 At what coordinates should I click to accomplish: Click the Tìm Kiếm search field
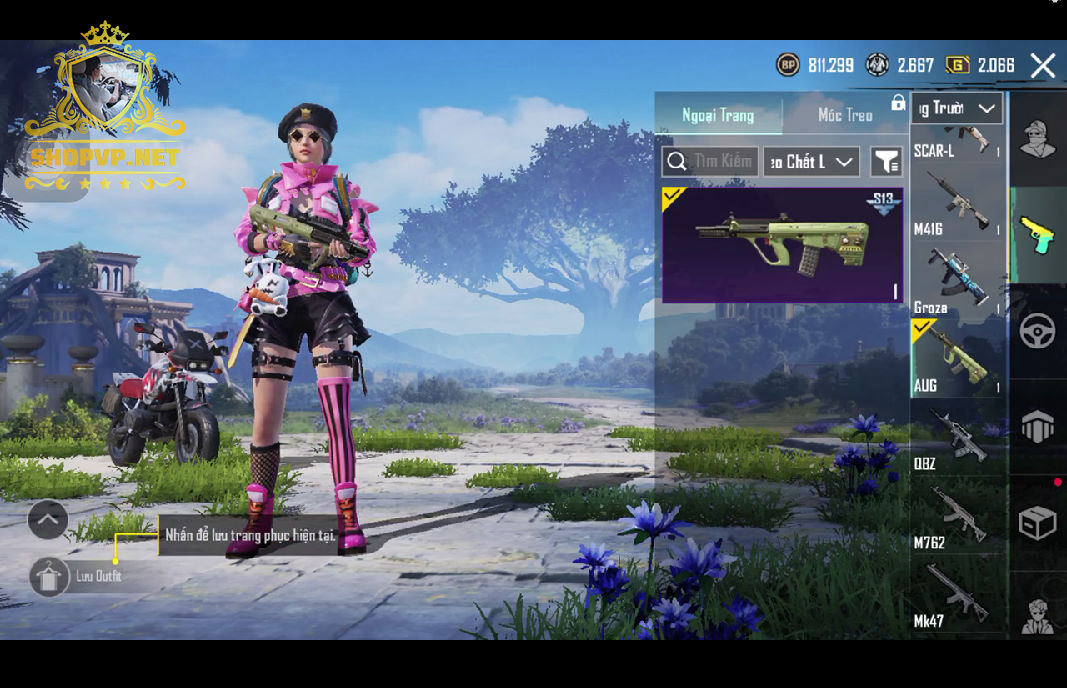[x=710, y=161]
